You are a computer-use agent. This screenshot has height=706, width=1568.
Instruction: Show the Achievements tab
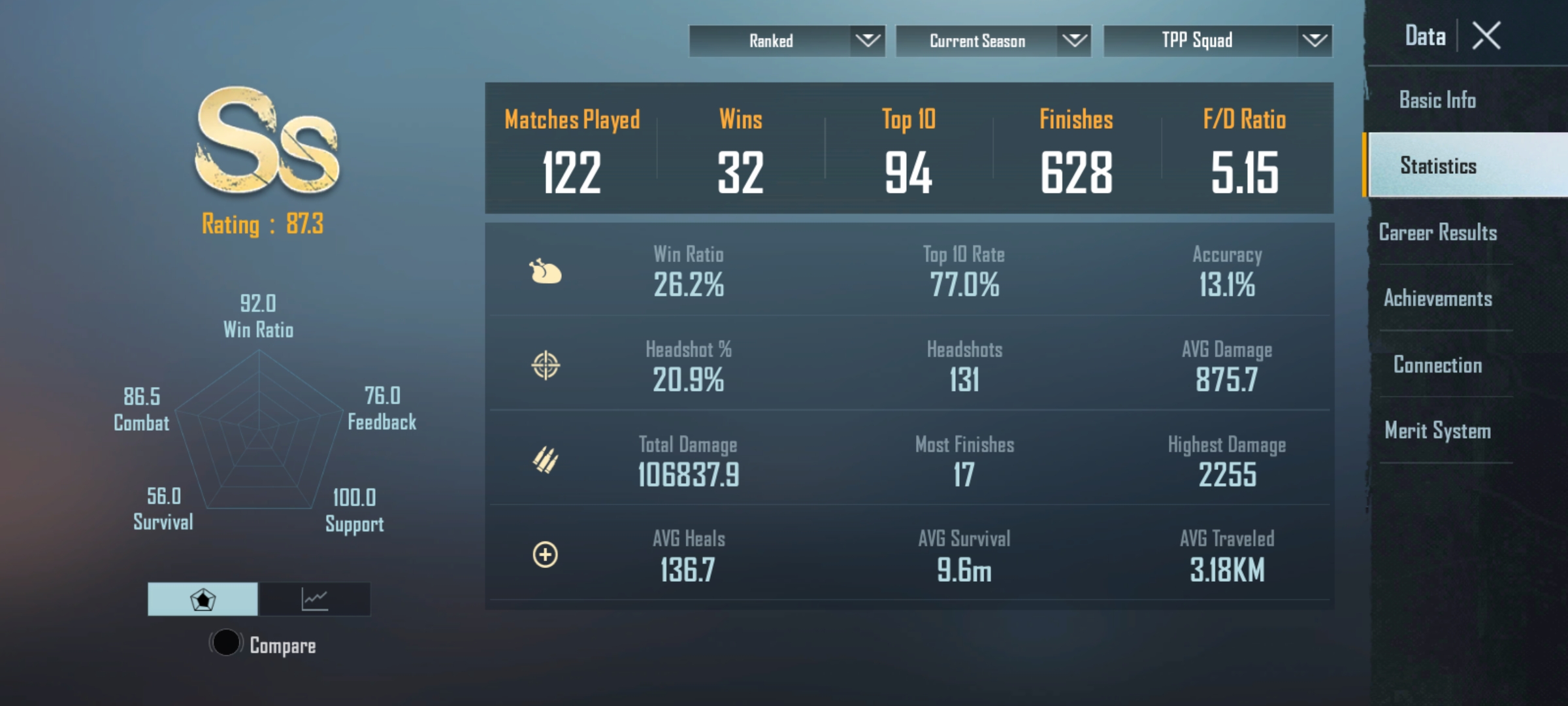[x=1437, y=299]
